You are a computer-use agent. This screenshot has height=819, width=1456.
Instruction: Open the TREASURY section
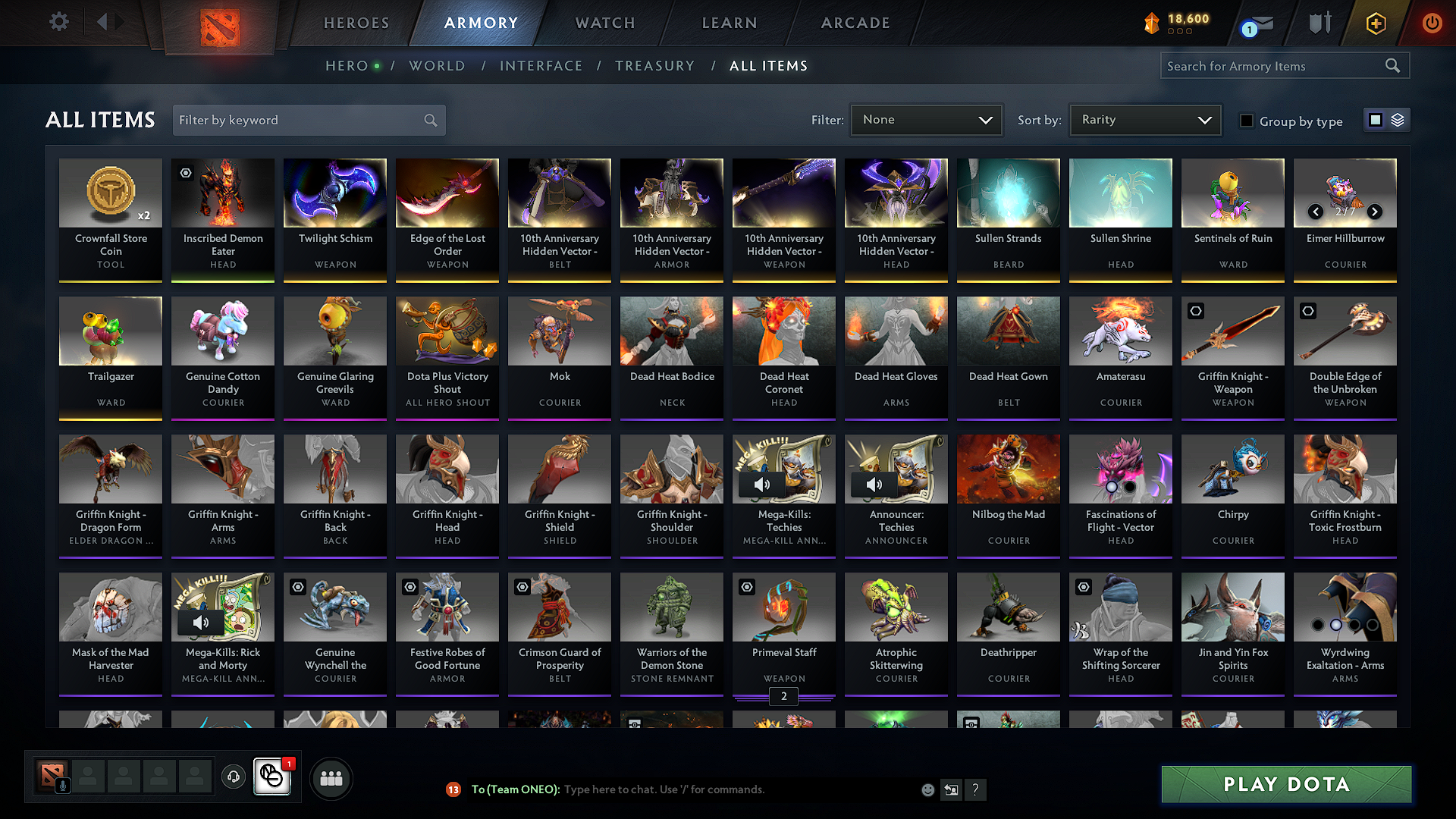click(x=654, y=66)
